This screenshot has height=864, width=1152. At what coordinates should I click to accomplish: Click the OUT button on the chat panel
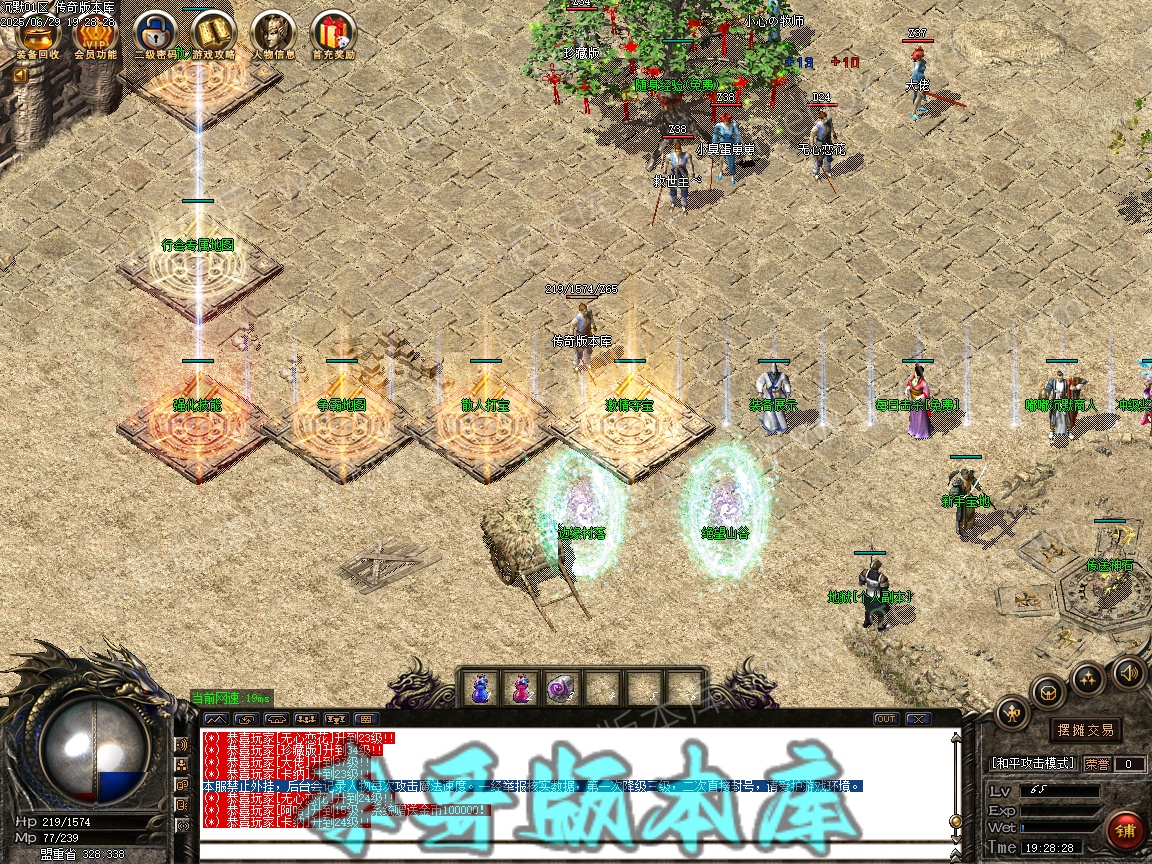(x=886, y=719)
